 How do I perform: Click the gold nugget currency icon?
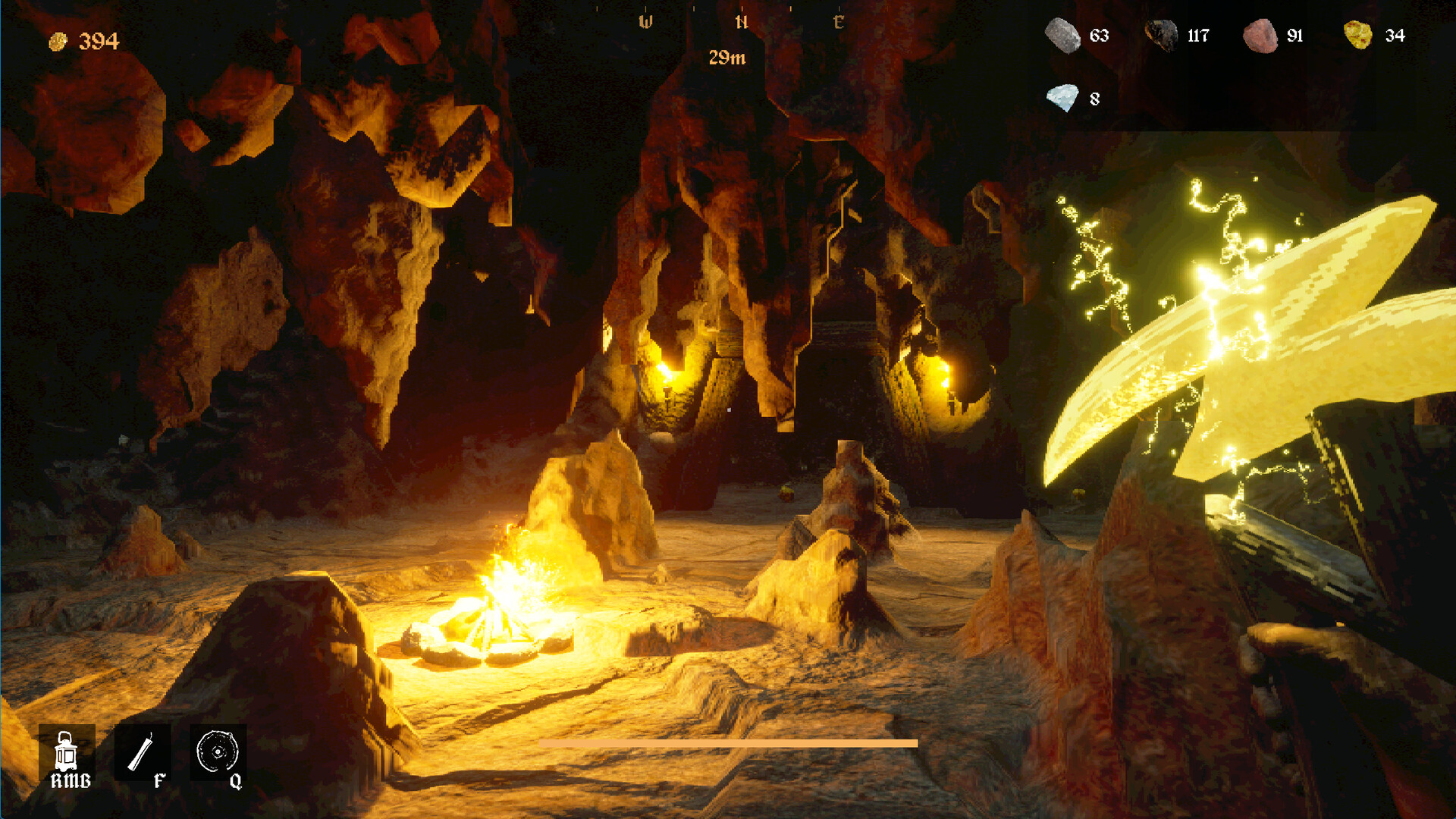point(58,42)
